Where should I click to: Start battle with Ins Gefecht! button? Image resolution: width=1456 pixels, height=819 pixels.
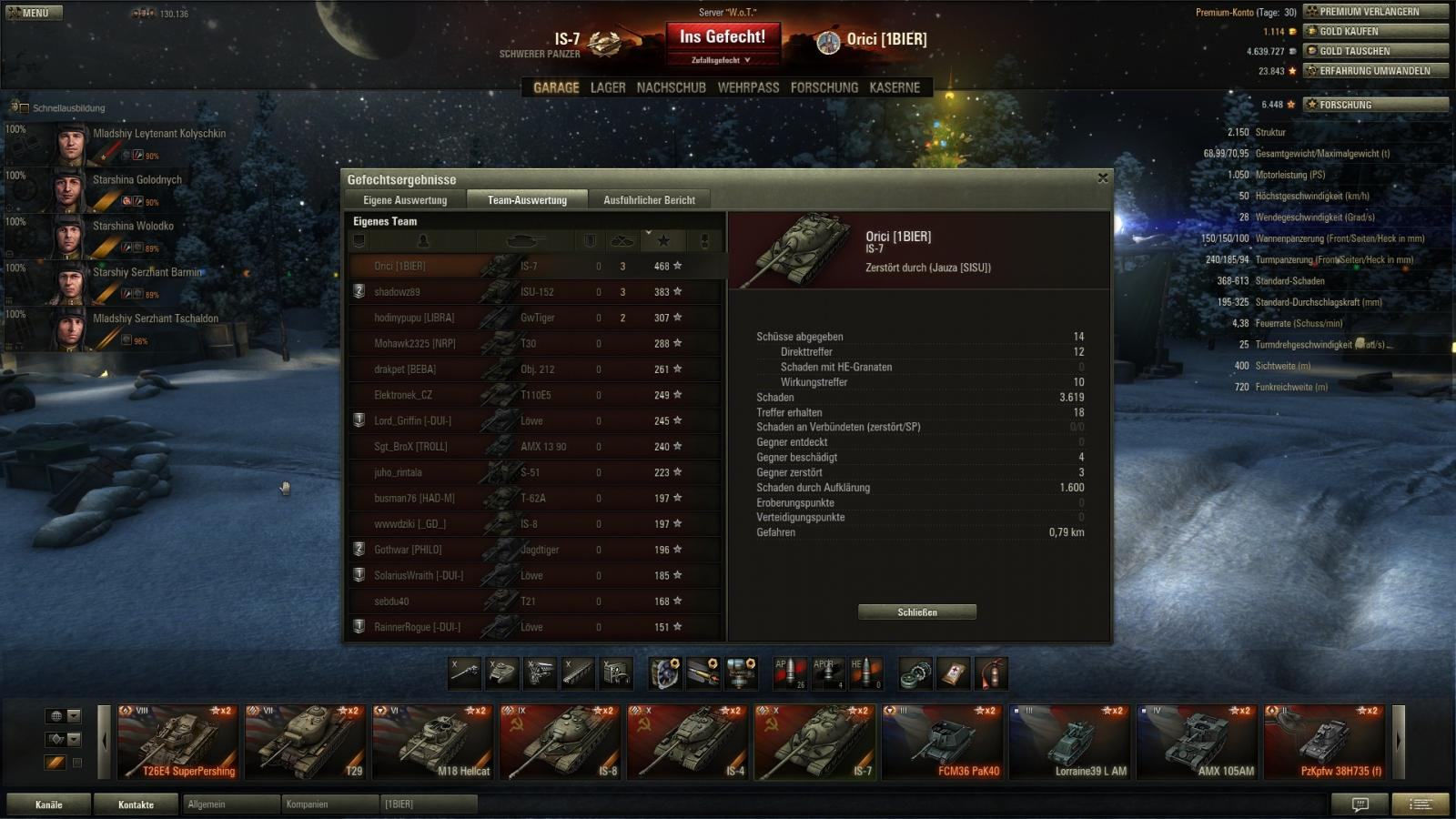723,37
